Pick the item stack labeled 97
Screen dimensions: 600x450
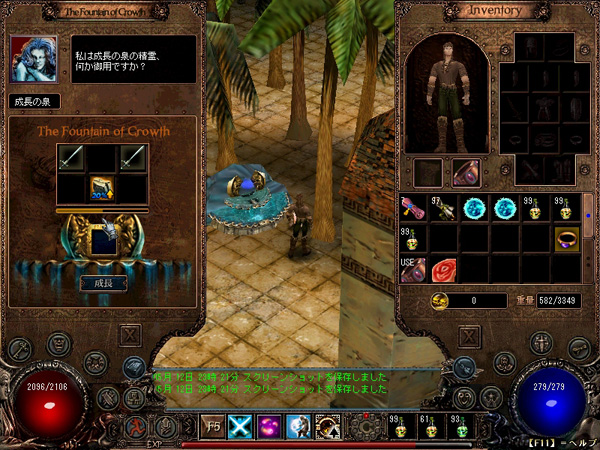pos(444,208)
